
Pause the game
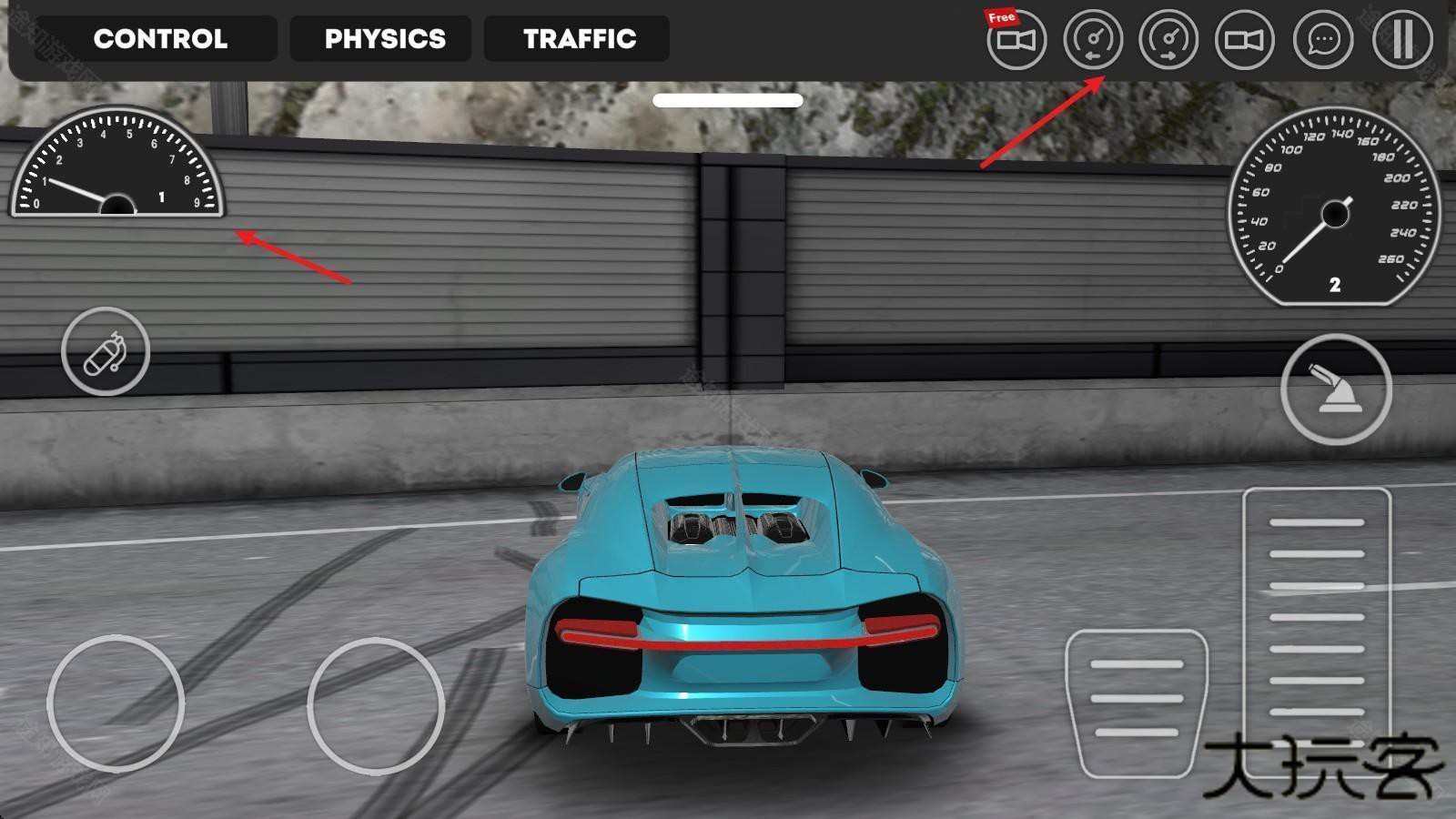click(1401, 40)
